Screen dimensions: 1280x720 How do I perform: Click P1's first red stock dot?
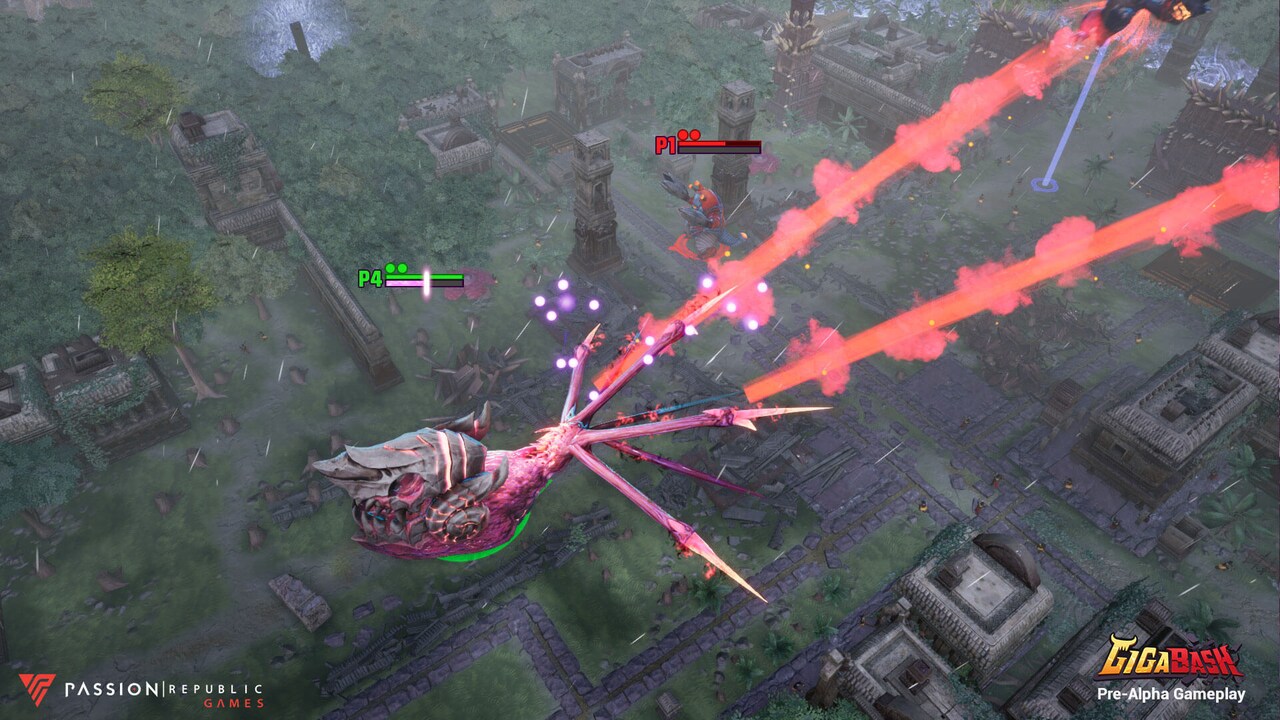pyautogui.click(x=681, y=135)
